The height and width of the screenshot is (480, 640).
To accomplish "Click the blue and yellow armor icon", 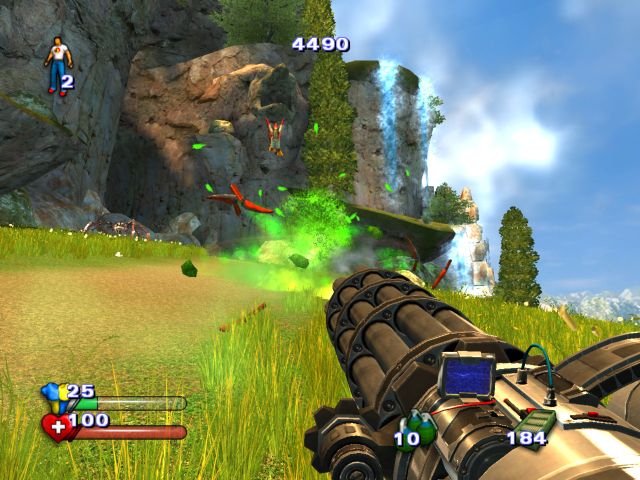I will pos(53,396).
